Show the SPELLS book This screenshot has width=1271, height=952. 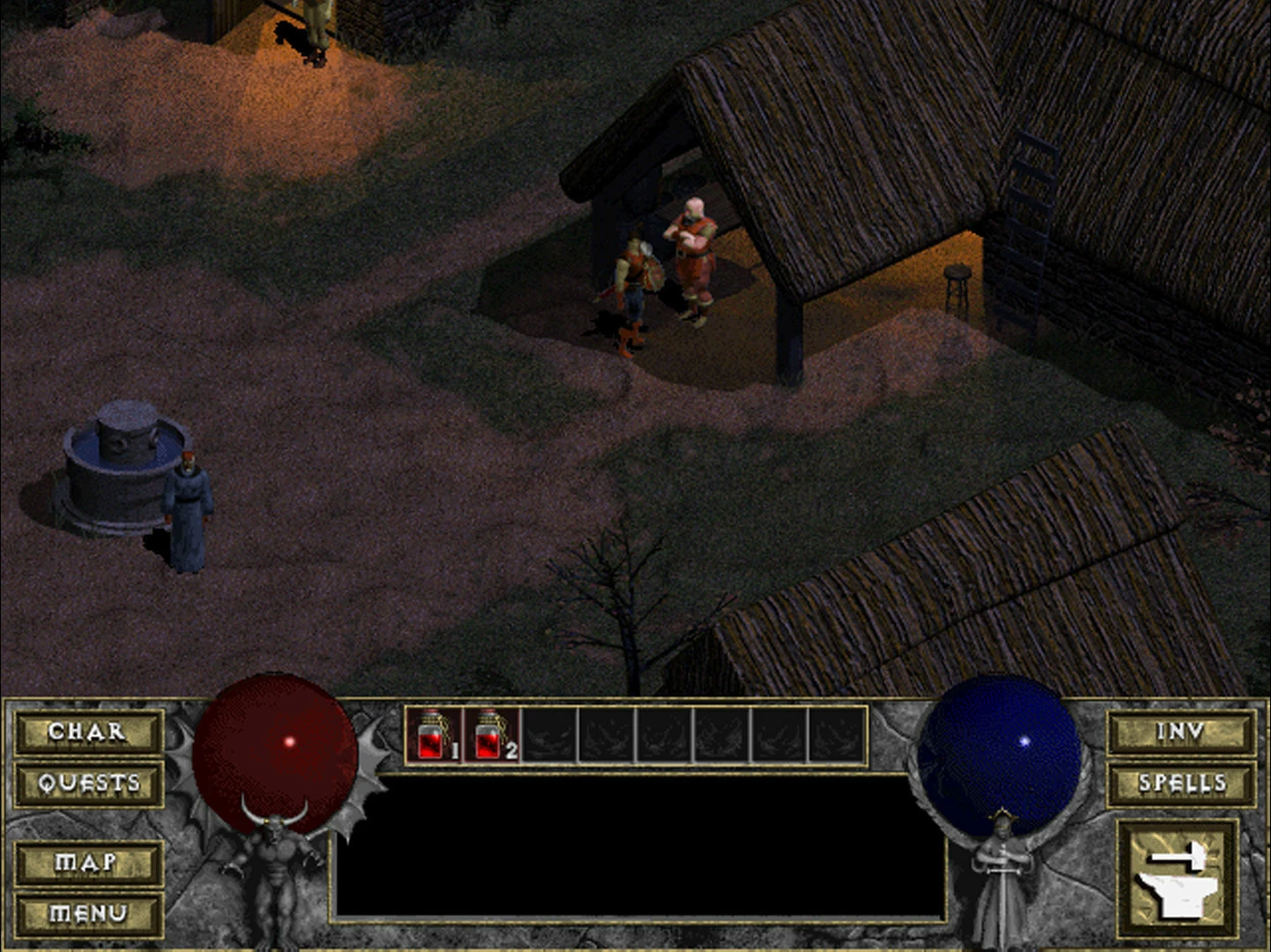(1180, 783)
